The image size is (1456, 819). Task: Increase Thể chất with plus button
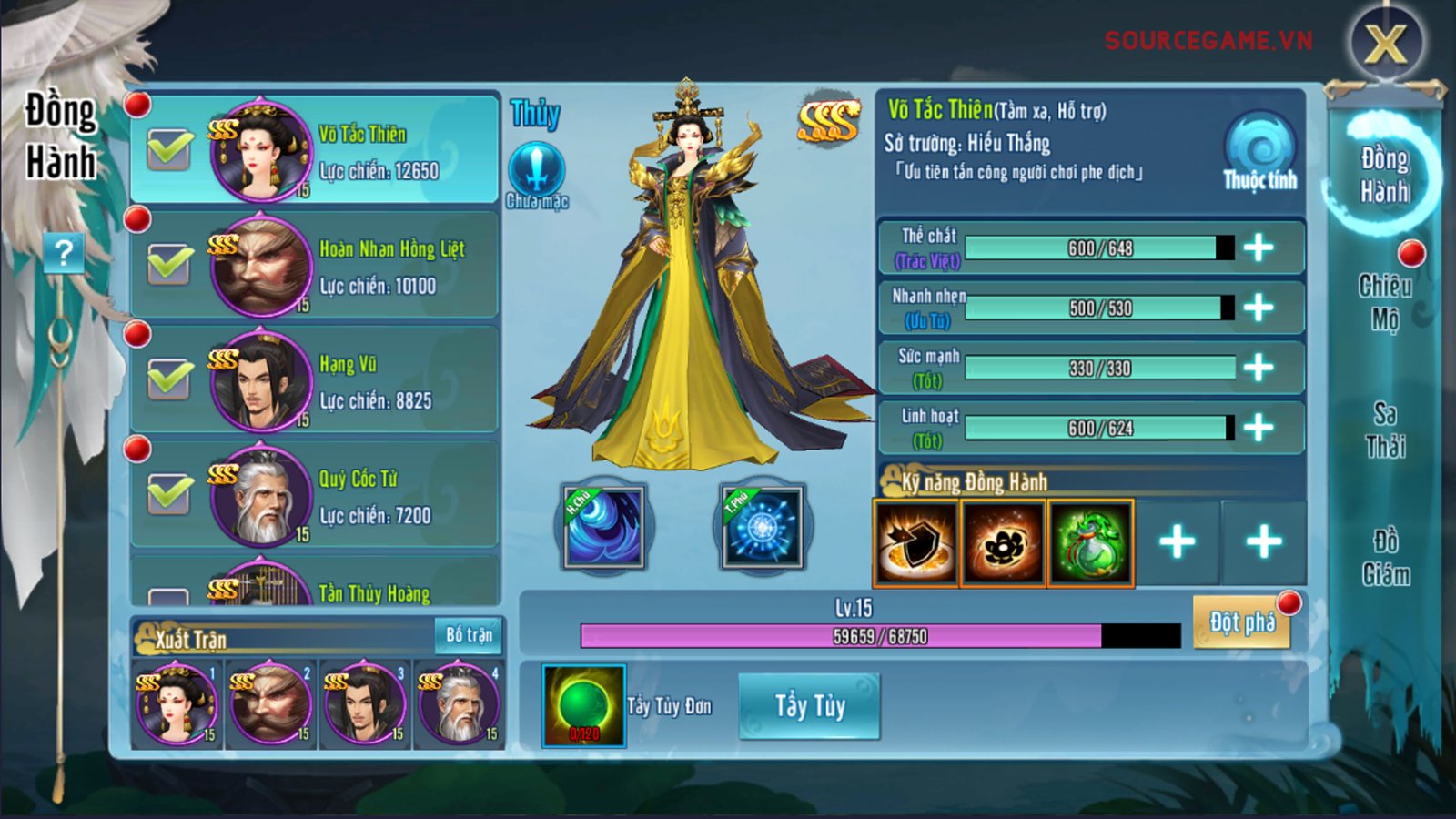click(x=1259, y=248)
